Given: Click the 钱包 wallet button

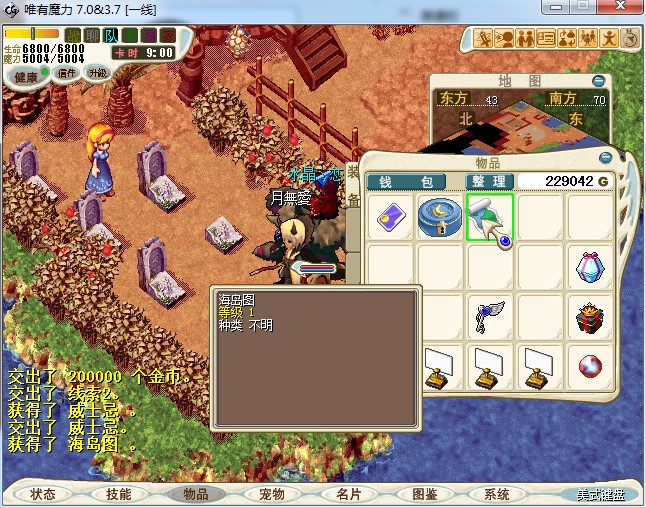Looking at the screenshot, I should 410,181.
